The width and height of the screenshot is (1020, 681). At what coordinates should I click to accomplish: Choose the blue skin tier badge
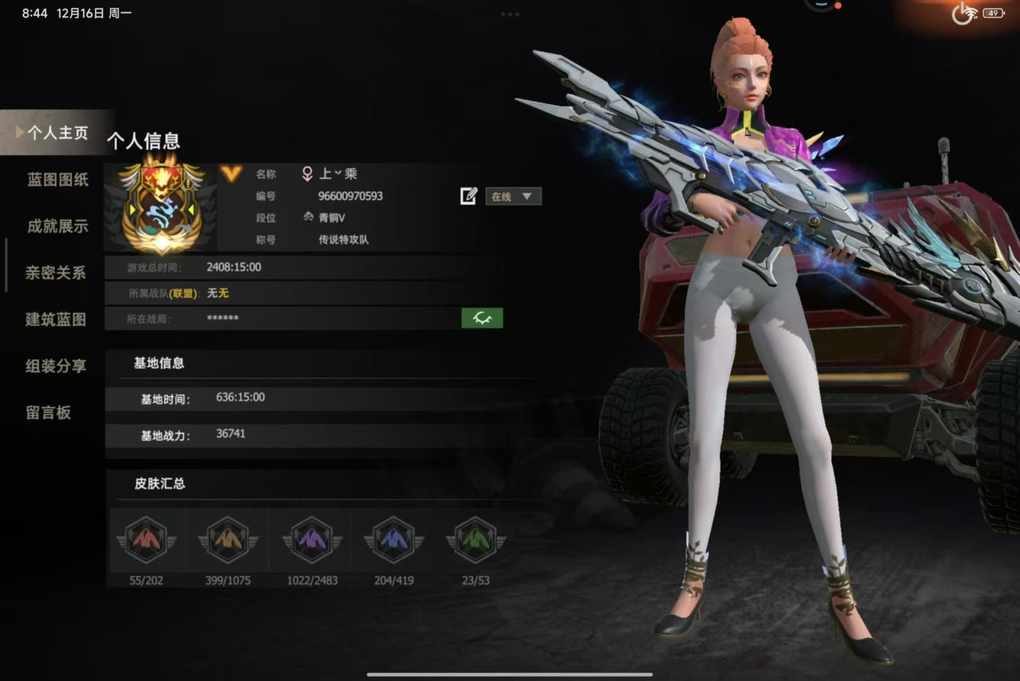pos(393,540)
